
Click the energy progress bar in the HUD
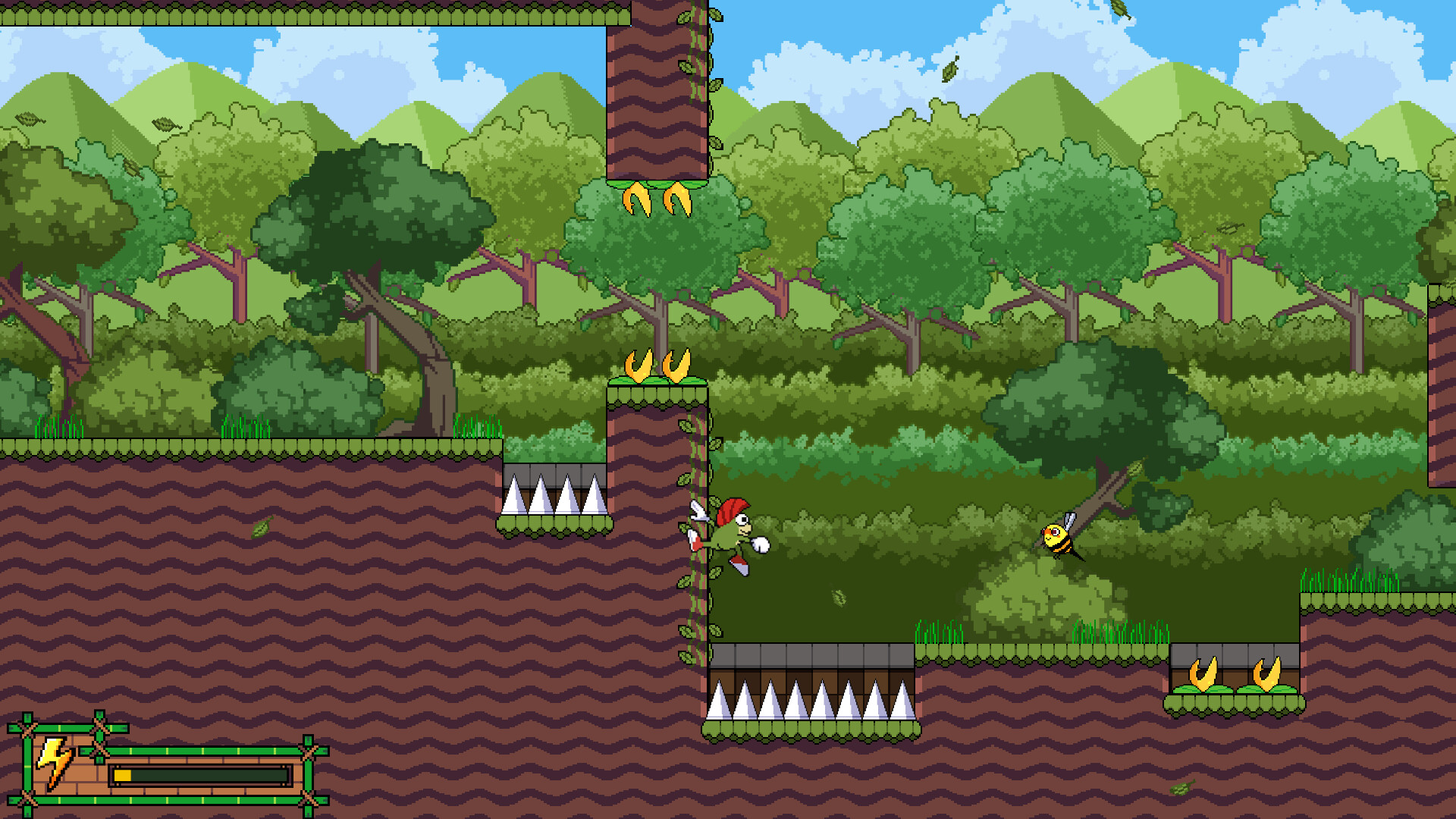pyautogui.click(x=201, y=775)
